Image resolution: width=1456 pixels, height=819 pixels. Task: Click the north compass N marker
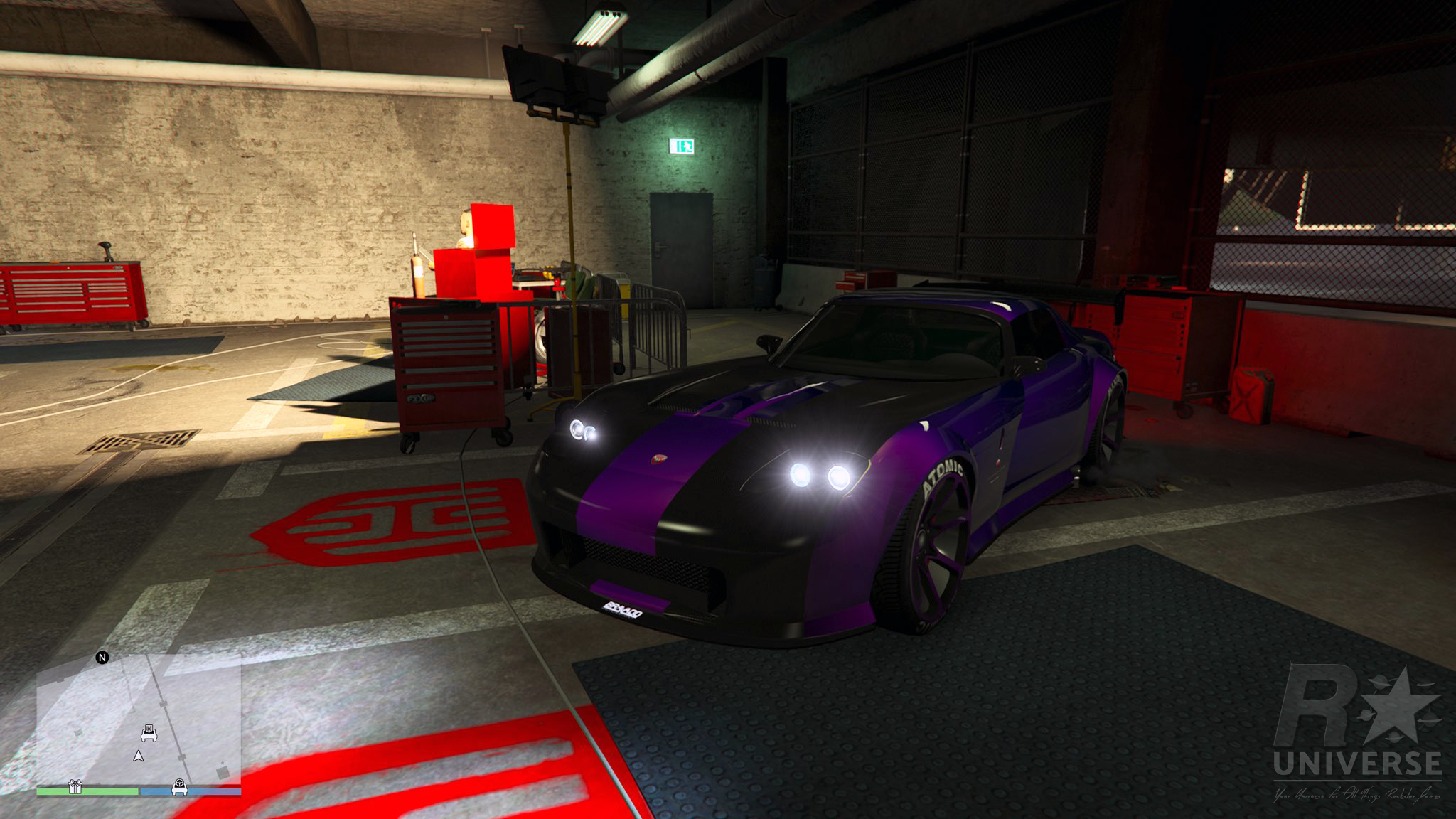tap(102, 658)
